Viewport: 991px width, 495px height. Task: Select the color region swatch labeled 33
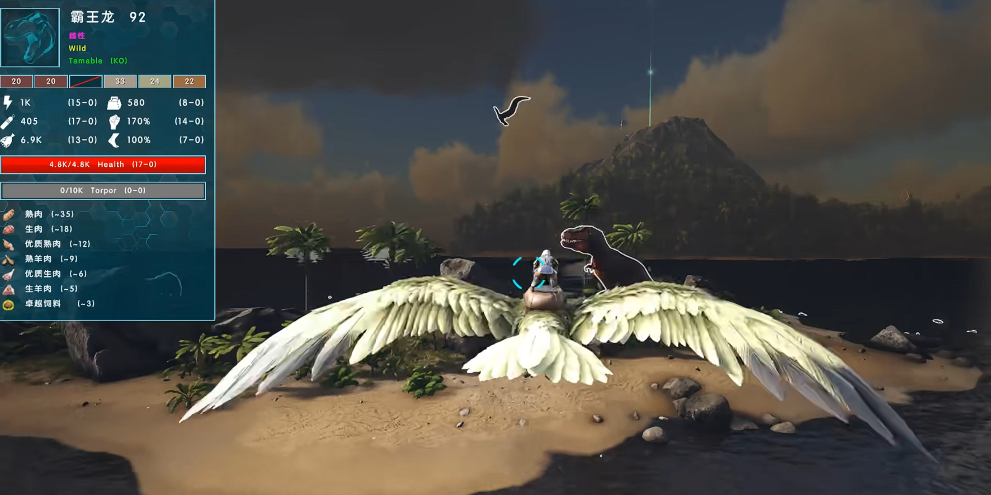tap(120, 82)
